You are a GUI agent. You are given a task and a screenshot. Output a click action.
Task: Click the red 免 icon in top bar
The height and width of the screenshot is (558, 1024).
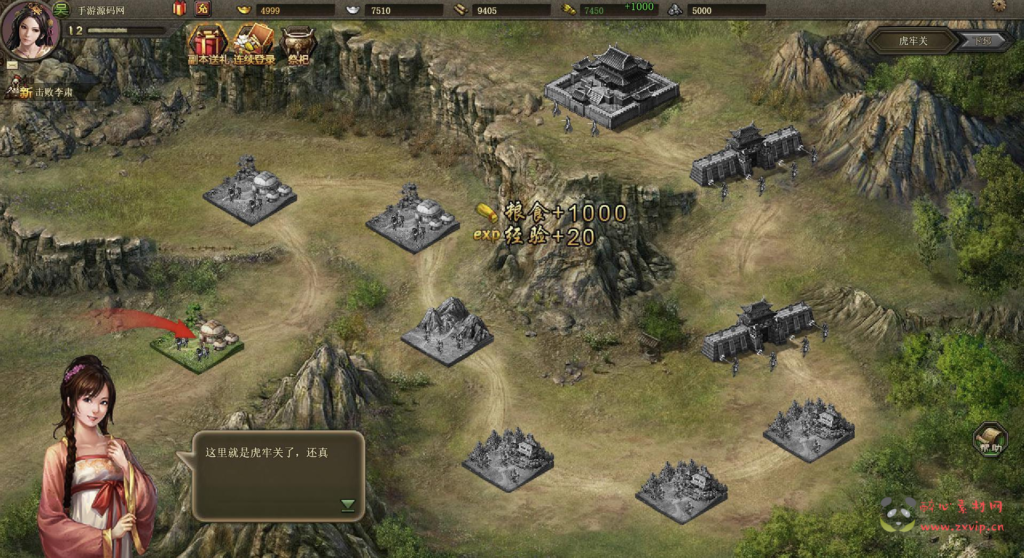pos(203,9)
